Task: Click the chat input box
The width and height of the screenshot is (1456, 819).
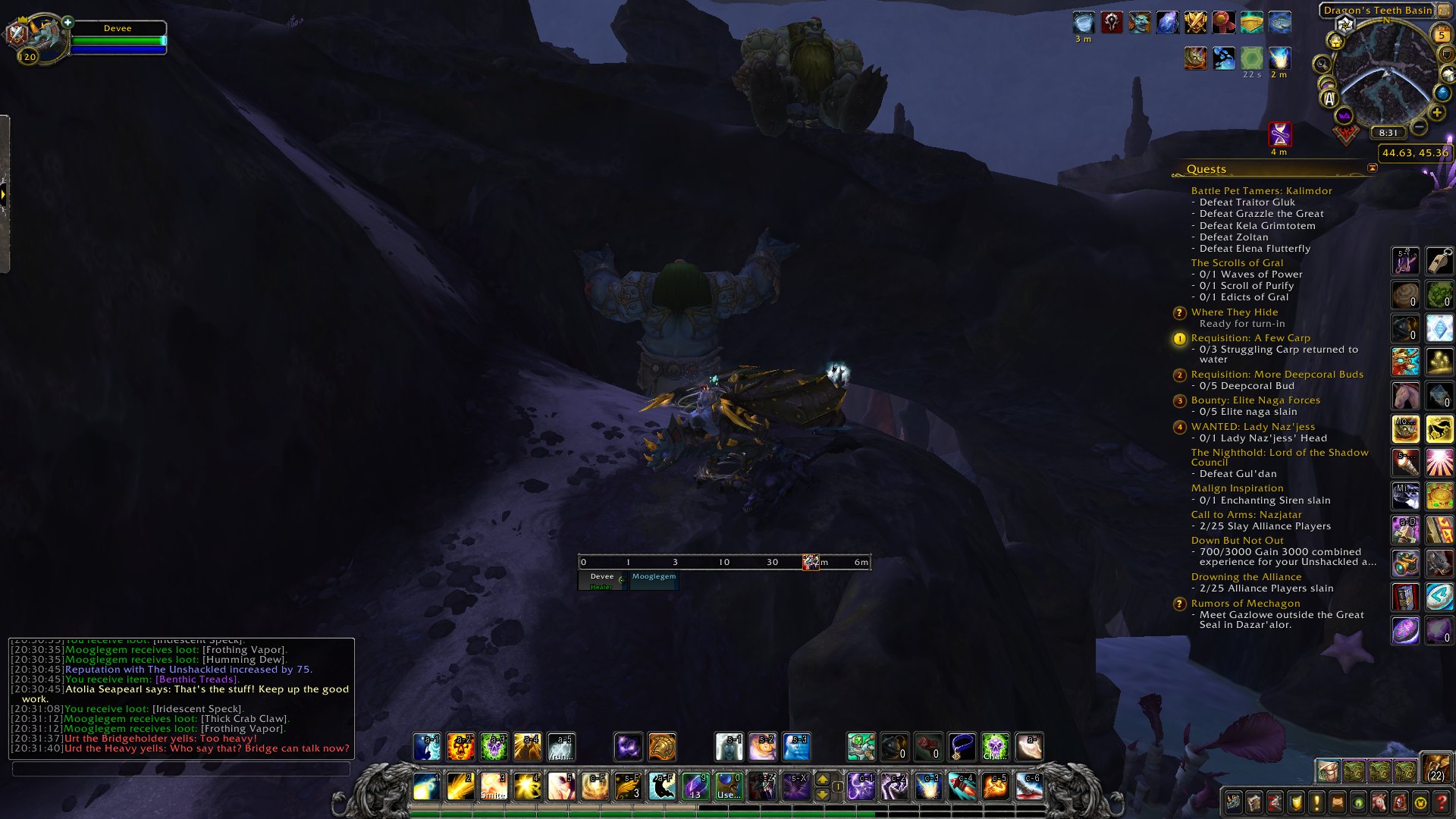Action: [180, 769]
